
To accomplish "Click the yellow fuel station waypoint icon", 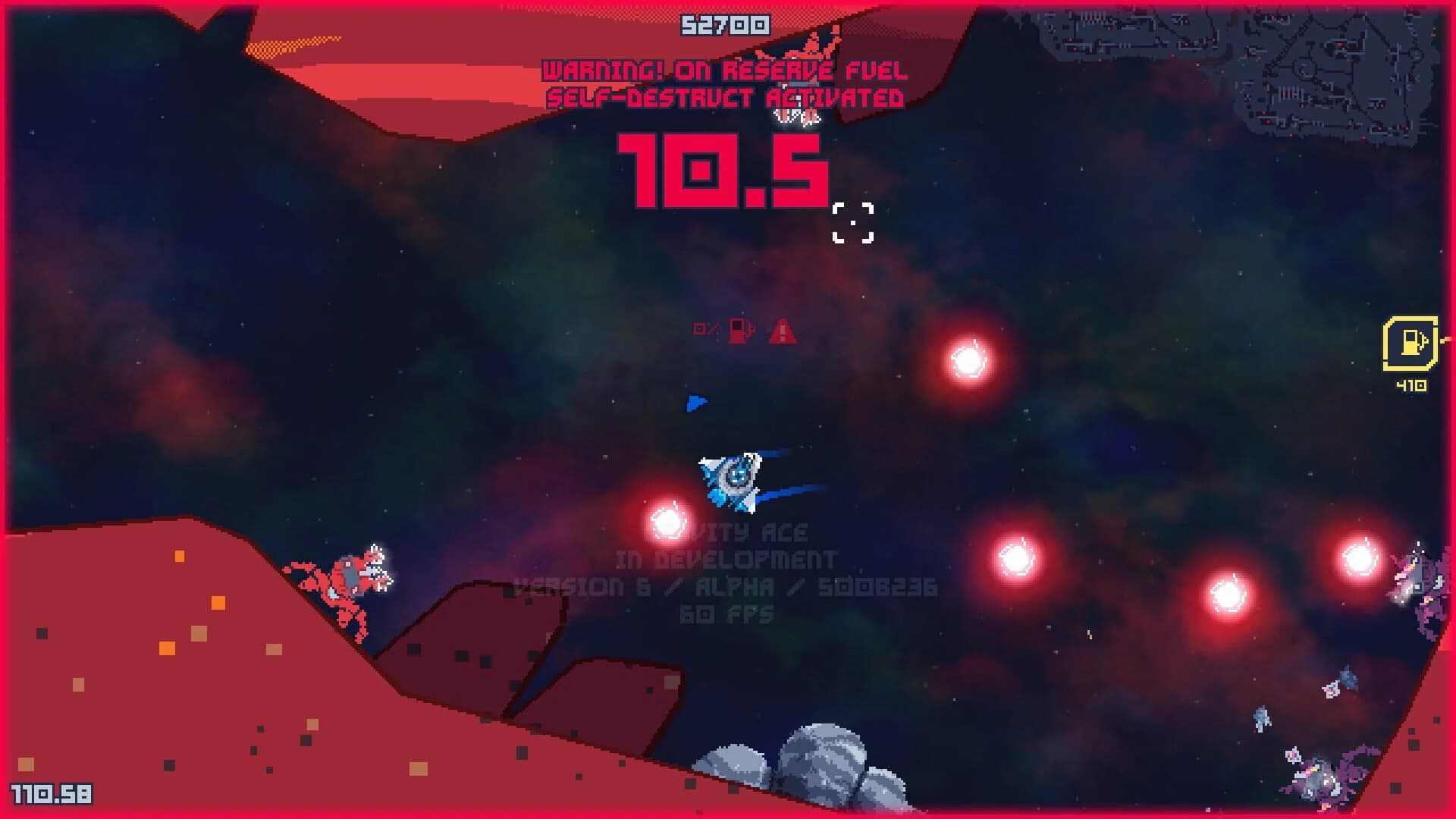I will click(x=1409, y=342).
